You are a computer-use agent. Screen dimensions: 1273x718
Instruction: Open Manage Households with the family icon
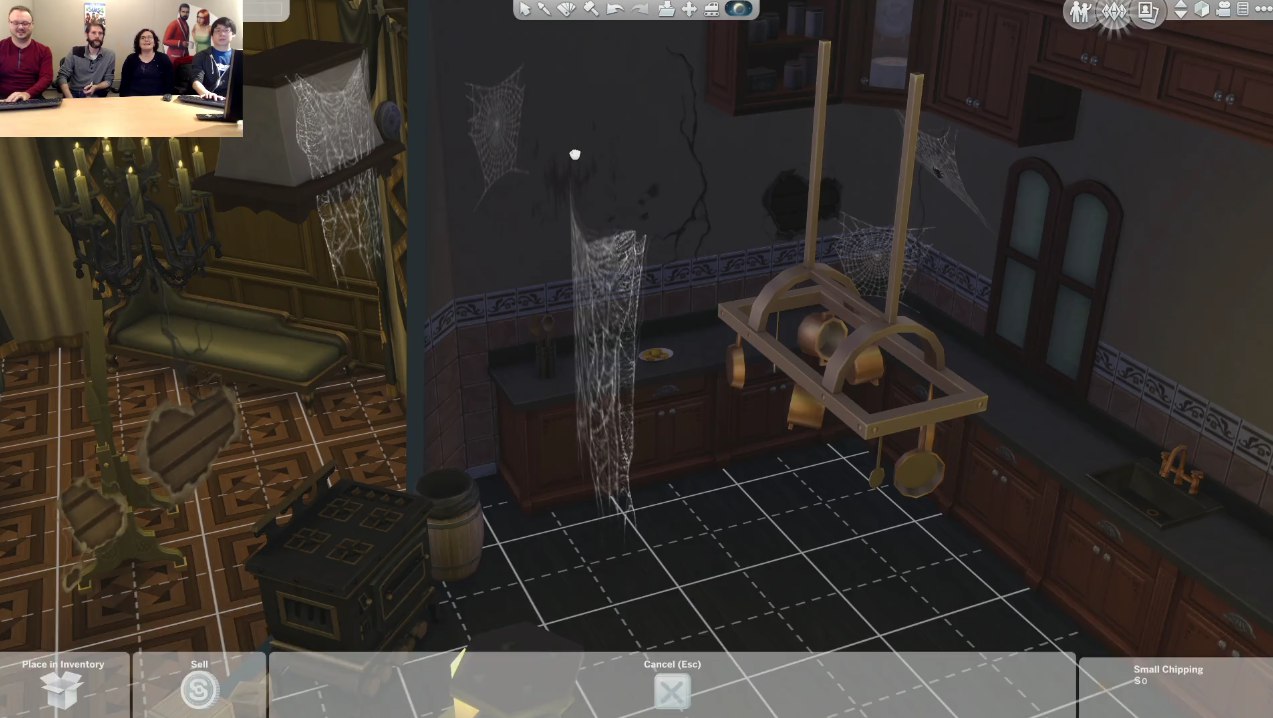[1080, 11]
